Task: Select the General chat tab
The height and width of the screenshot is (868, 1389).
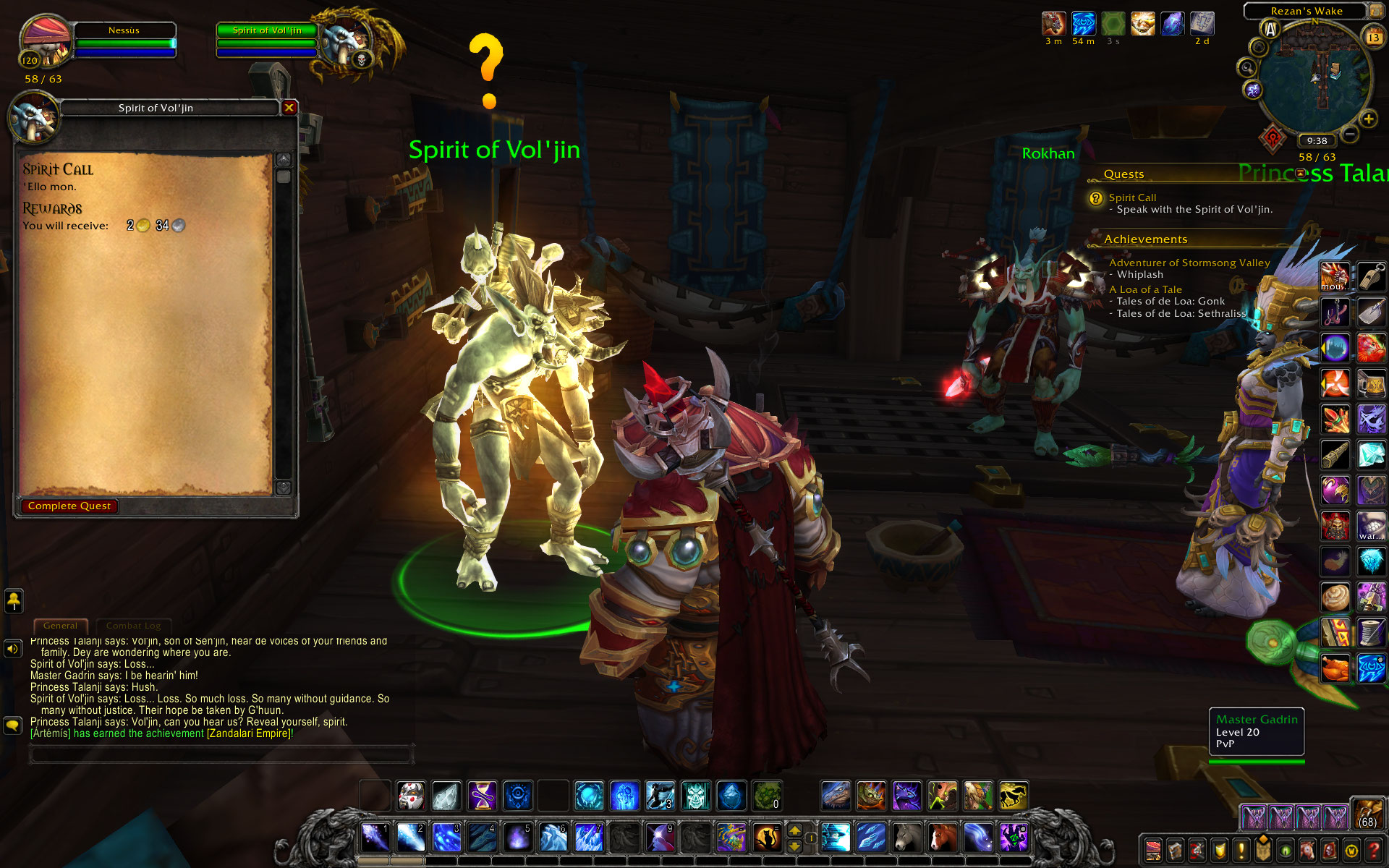Action: point(60,626)
